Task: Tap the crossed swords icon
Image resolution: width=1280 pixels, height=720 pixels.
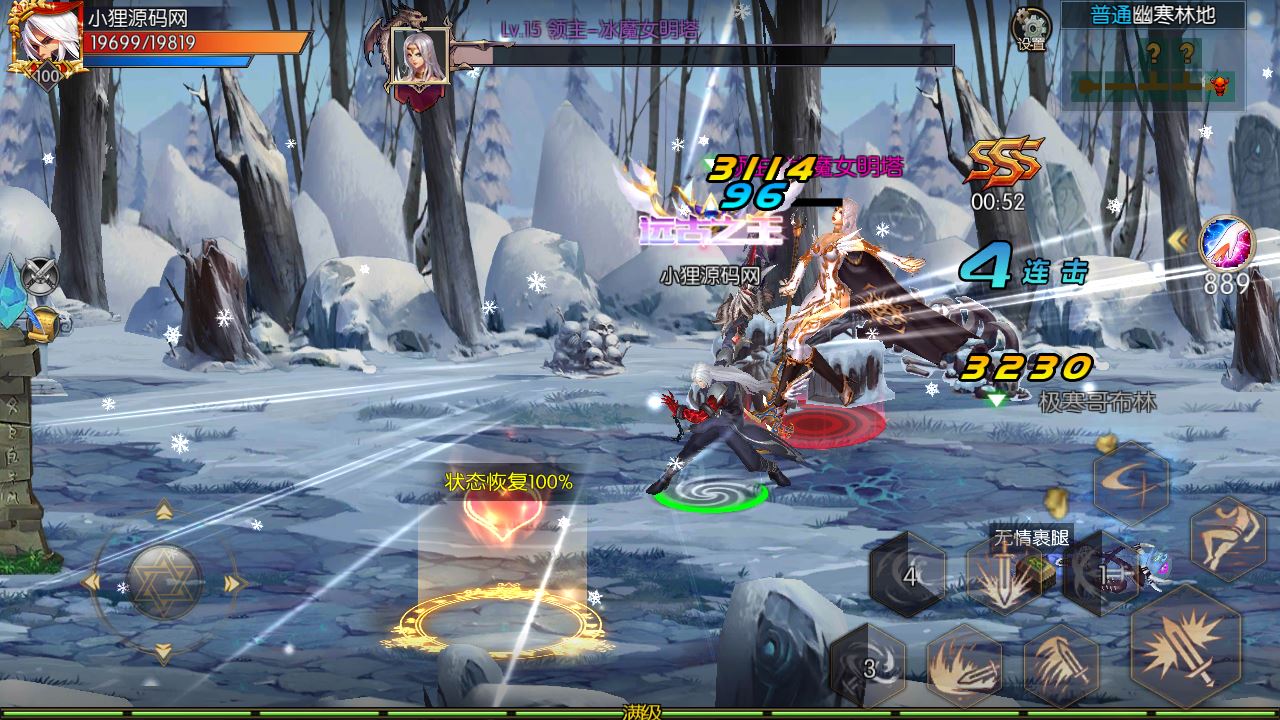Action: (41, 274)
